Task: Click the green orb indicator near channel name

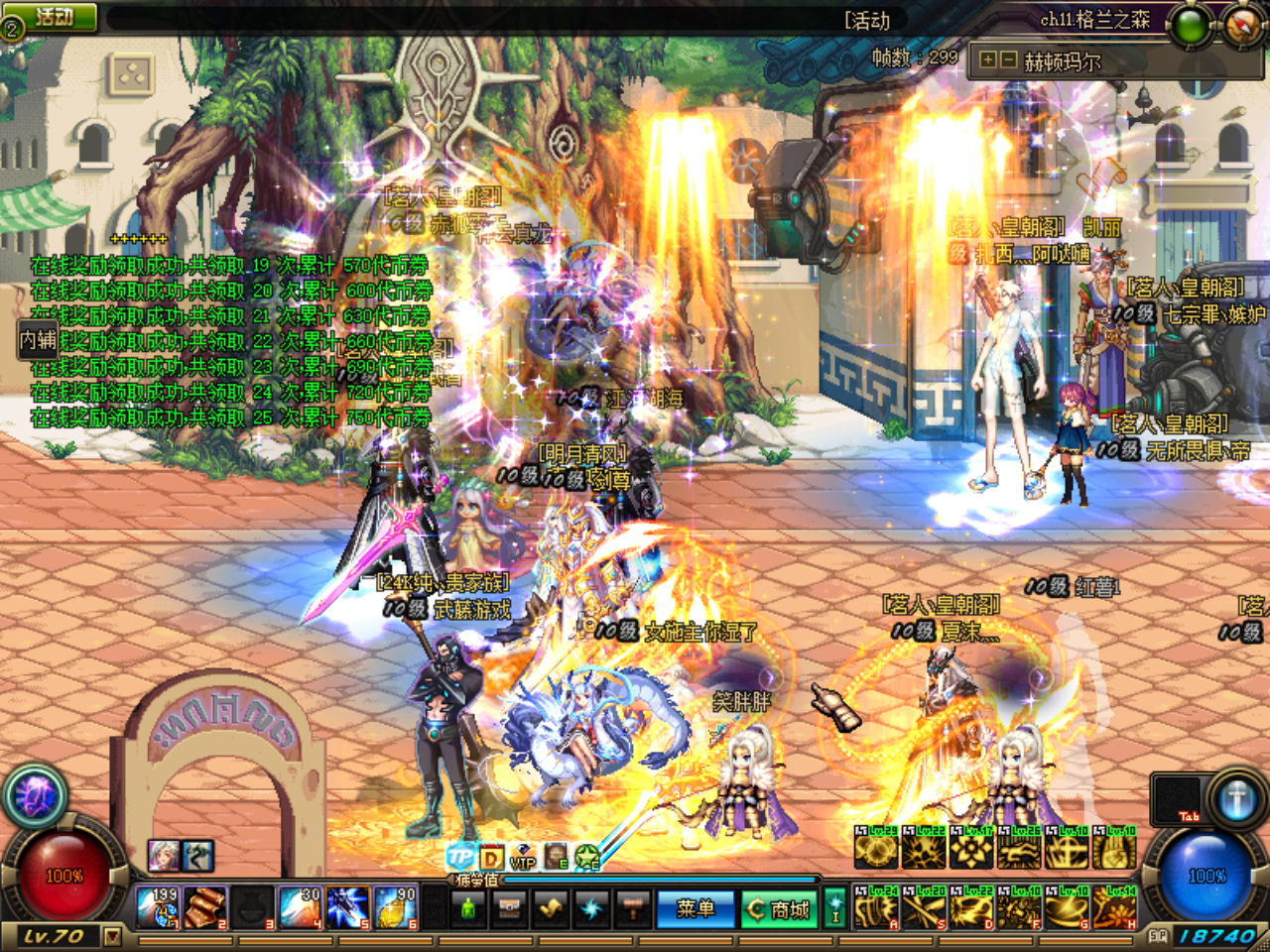Action: click(x=1190, y=23)
